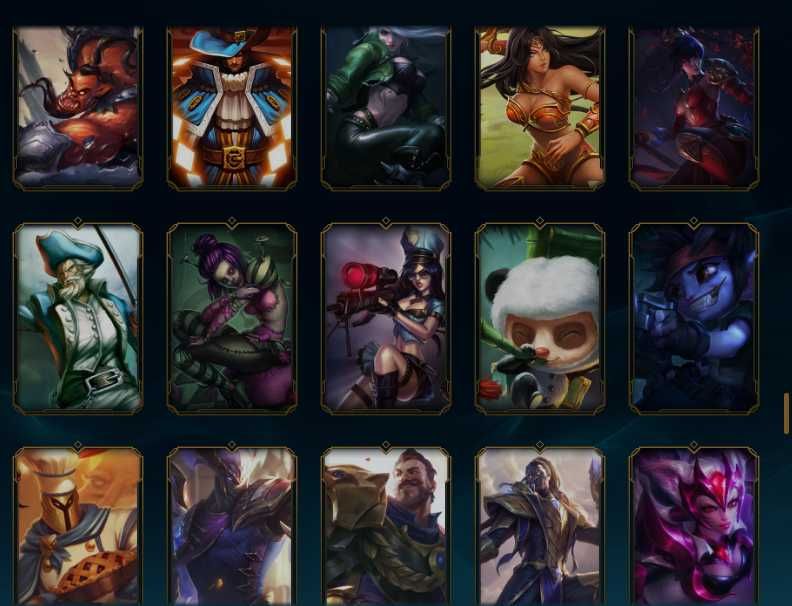Choose the blue musketeer with wide hat card
The width and height of the screenshot is (792, 606).
(x=232, y=108)
